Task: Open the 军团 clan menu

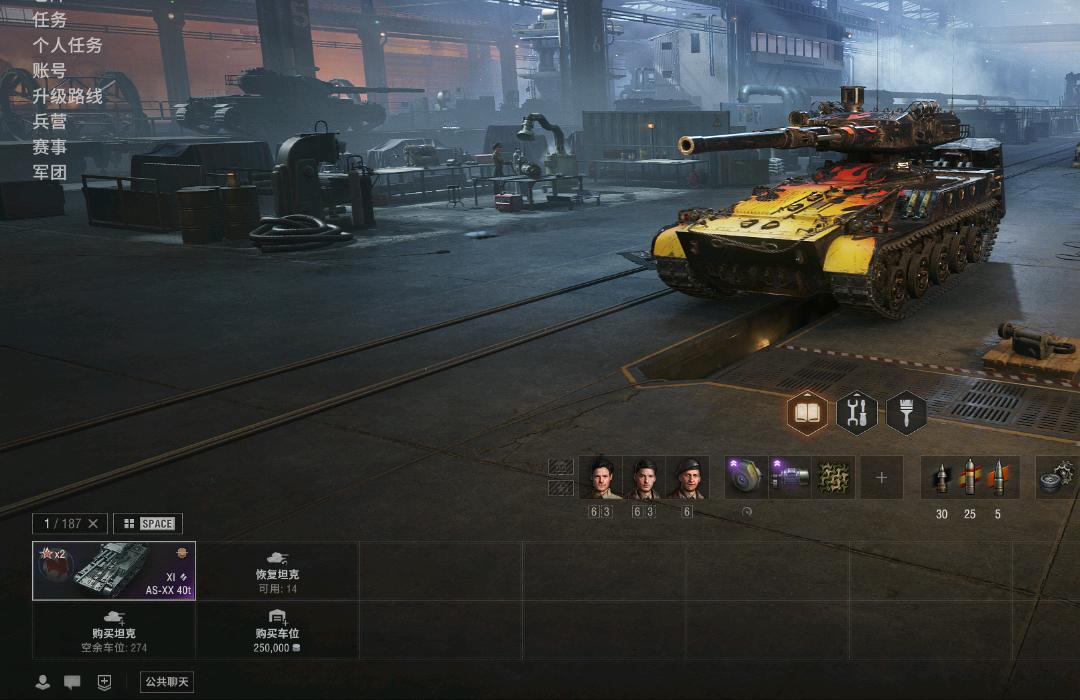Action: pos(50,172)
